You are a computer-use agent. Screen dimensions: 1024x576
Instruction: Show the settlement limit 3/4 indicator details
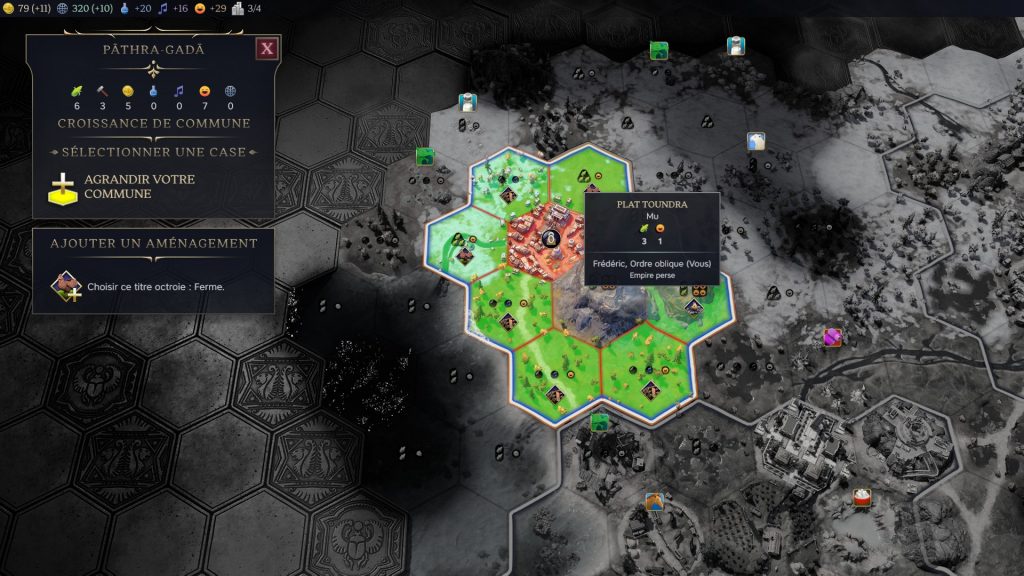pyautogui.click(x=247, y=9)
